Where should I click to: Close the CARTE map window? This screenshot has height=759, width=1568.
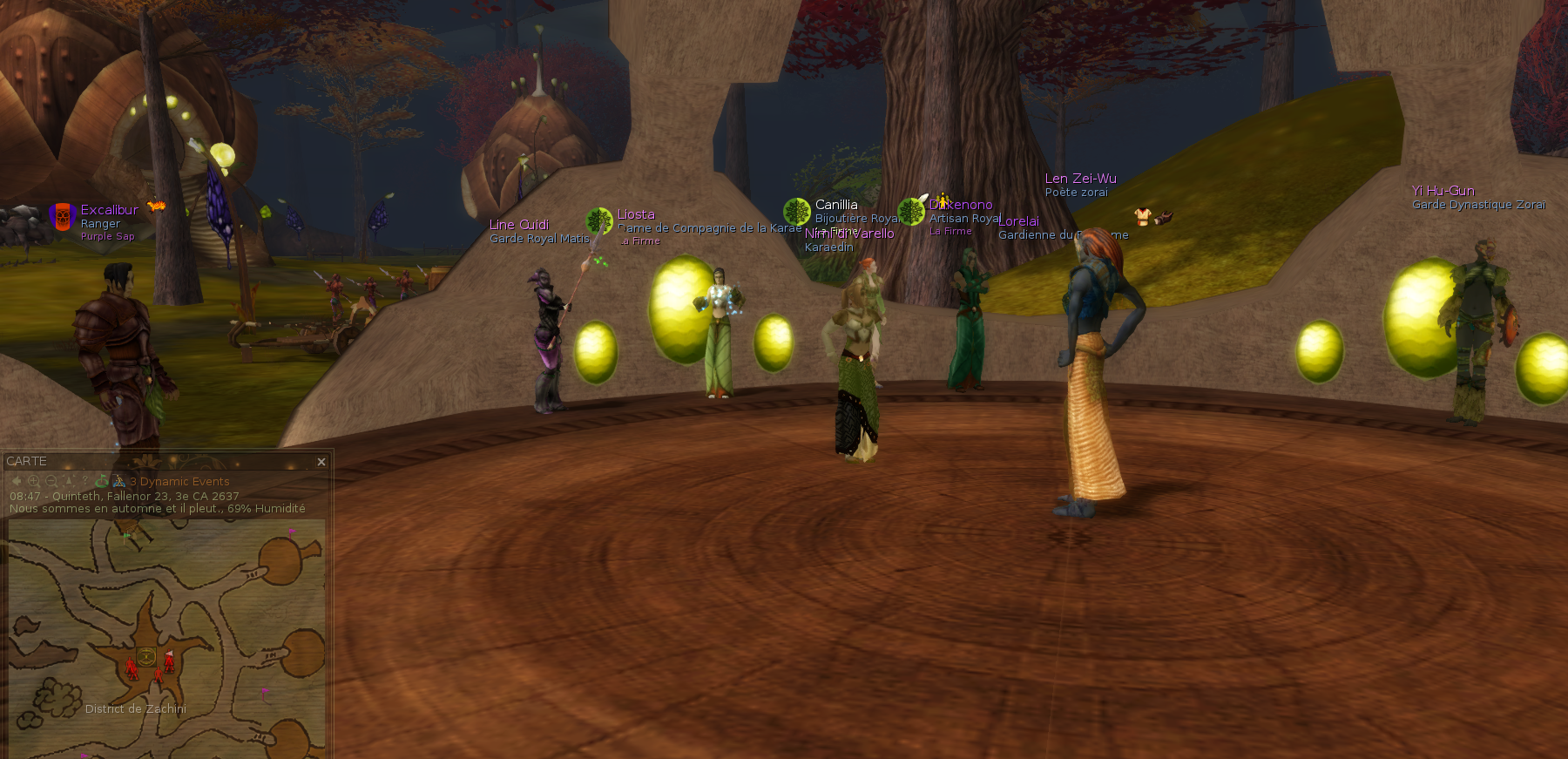[321, 462]
